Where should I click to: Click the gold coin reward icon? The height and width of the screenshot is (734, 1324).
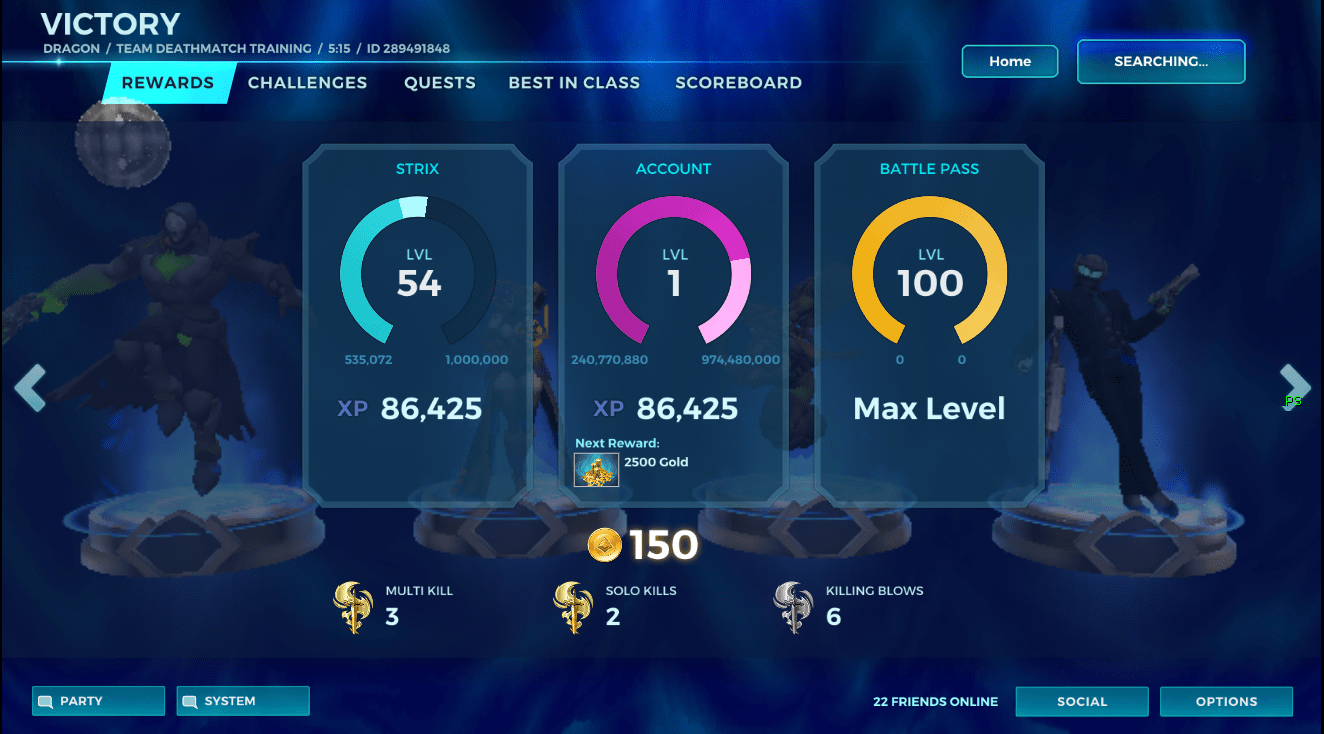tap(604, 545)
